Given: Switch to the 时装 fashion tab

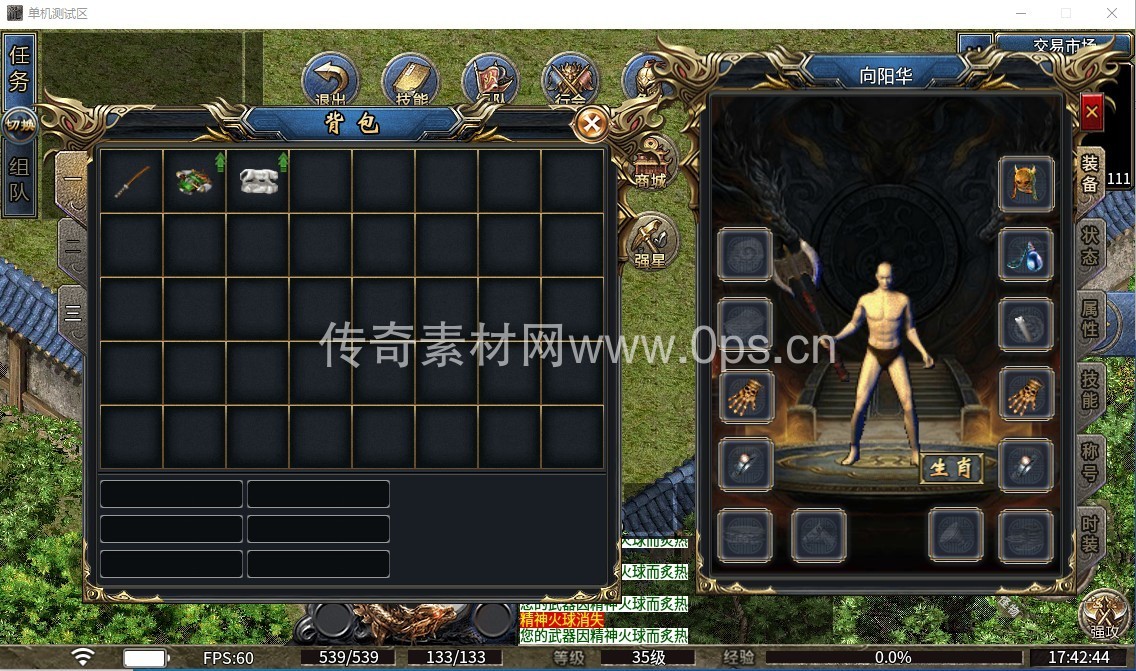Looking at the screenshot, I should coord(1089,533).
